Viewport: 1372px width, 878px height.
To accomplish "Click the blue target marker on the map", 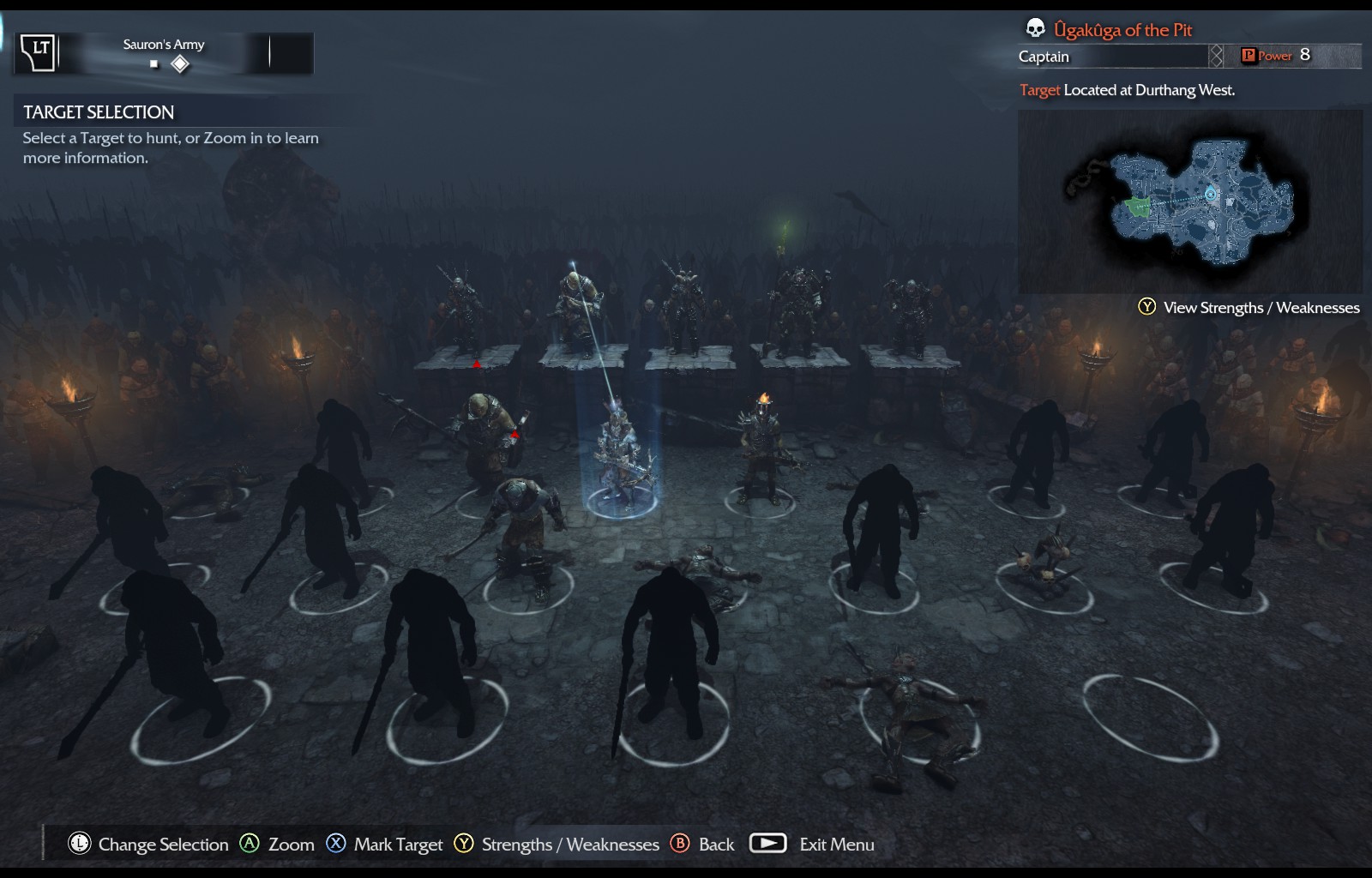I will pyautogui.click(x=1210, y=194).
